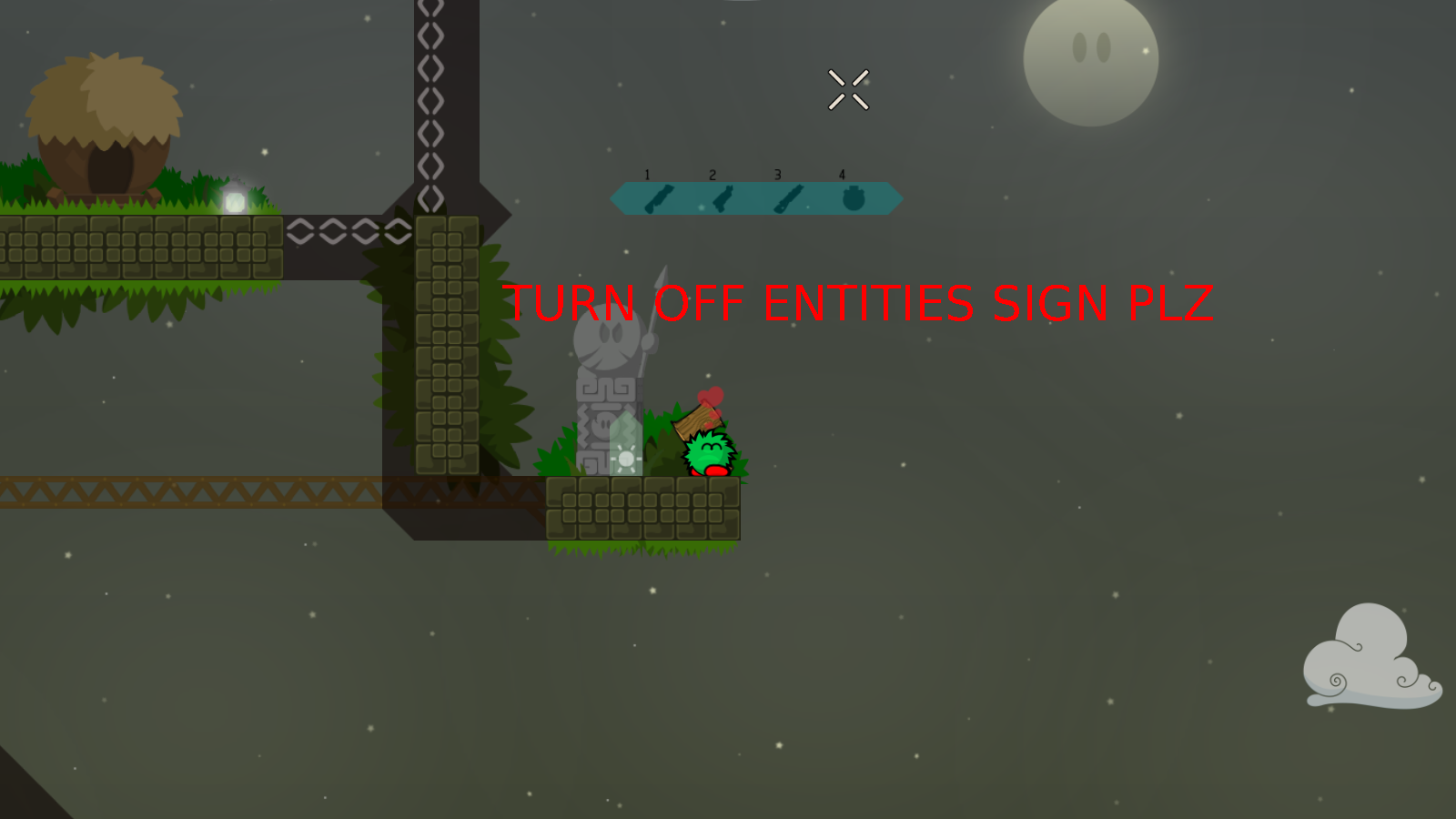Click the green fuzzy player character
The image size is (1456, 819).
point(707,452)
